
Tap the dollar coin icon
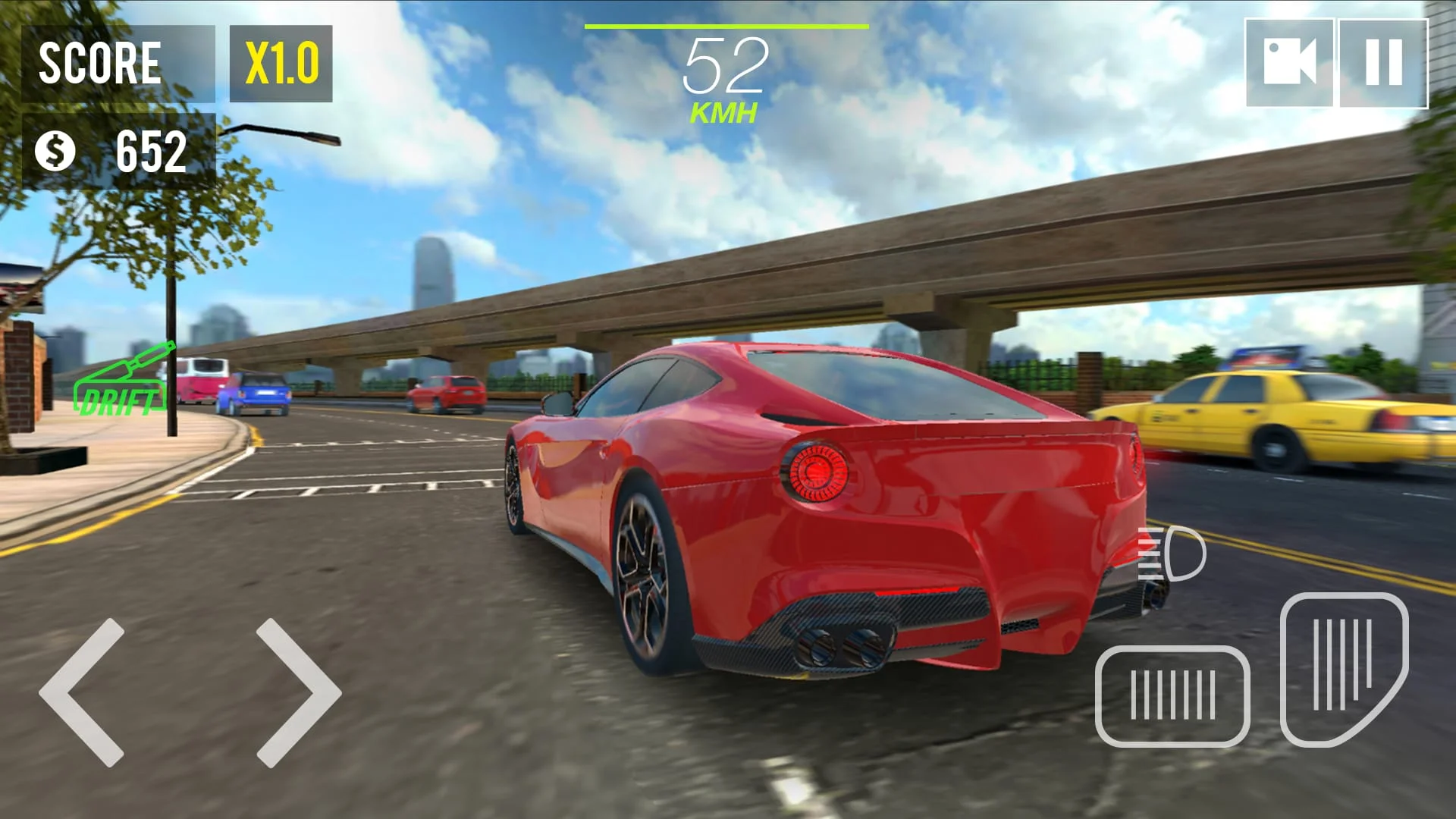tap(55, 153)
